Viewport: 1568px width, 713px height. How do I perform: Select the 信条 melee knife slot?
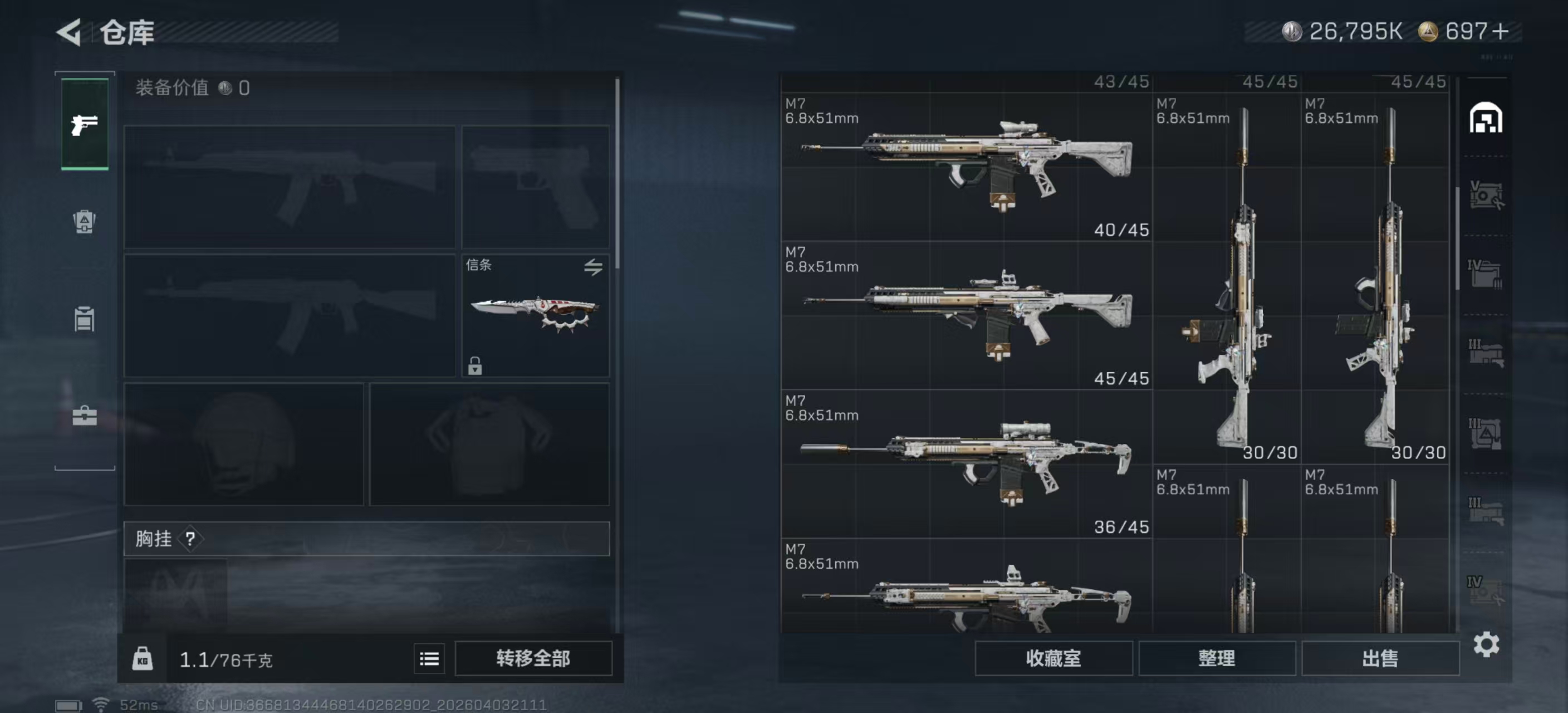coord(535,314)
